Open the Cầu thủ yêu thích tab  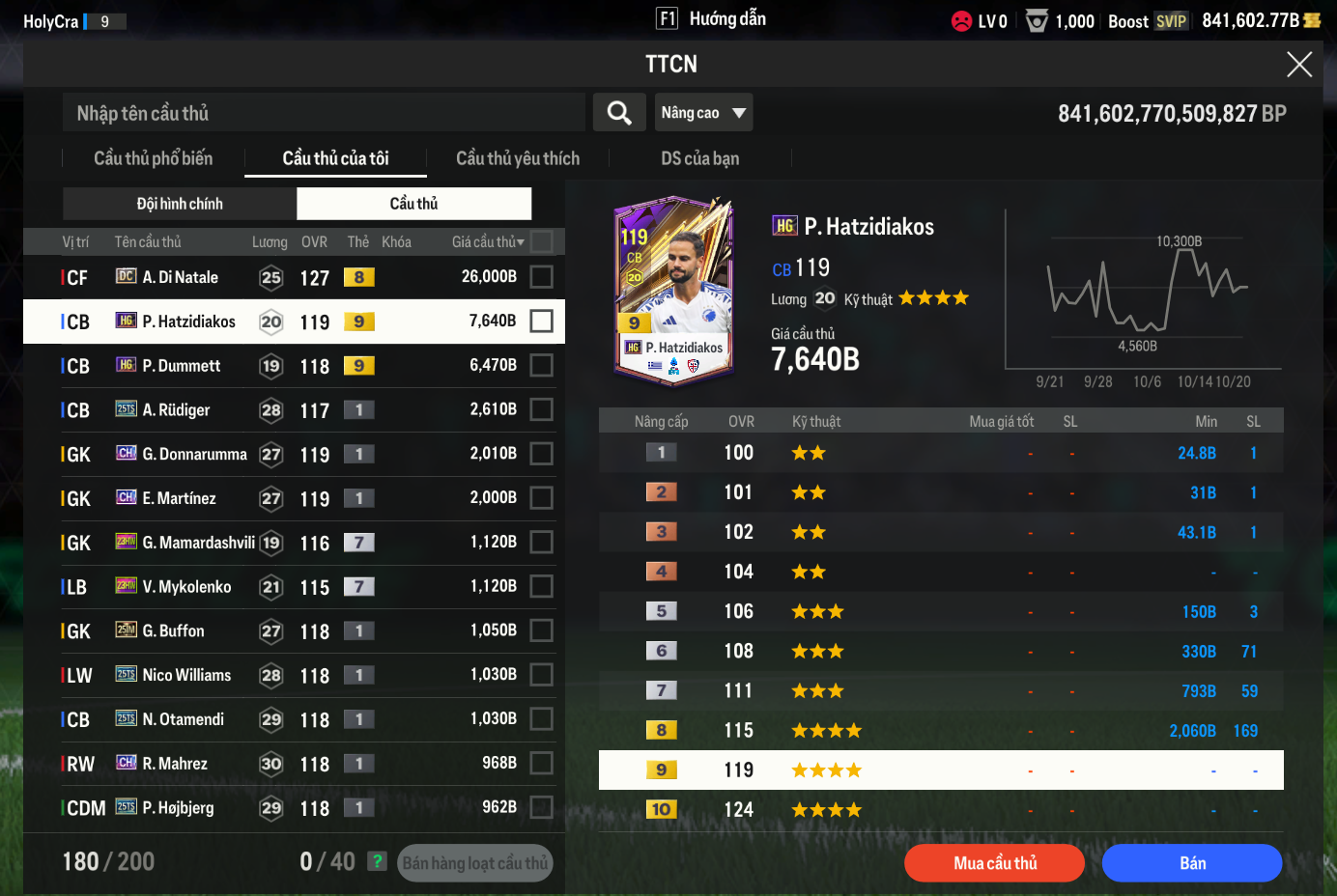518,158
